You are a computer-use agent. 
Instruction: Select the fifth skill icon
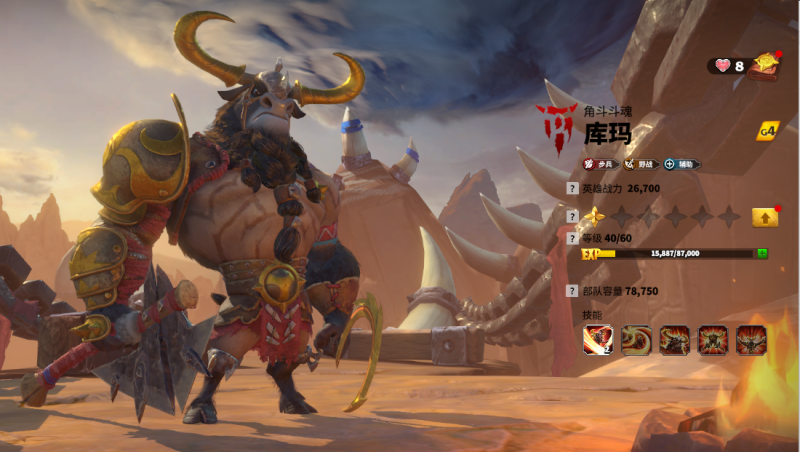(751, 340)
